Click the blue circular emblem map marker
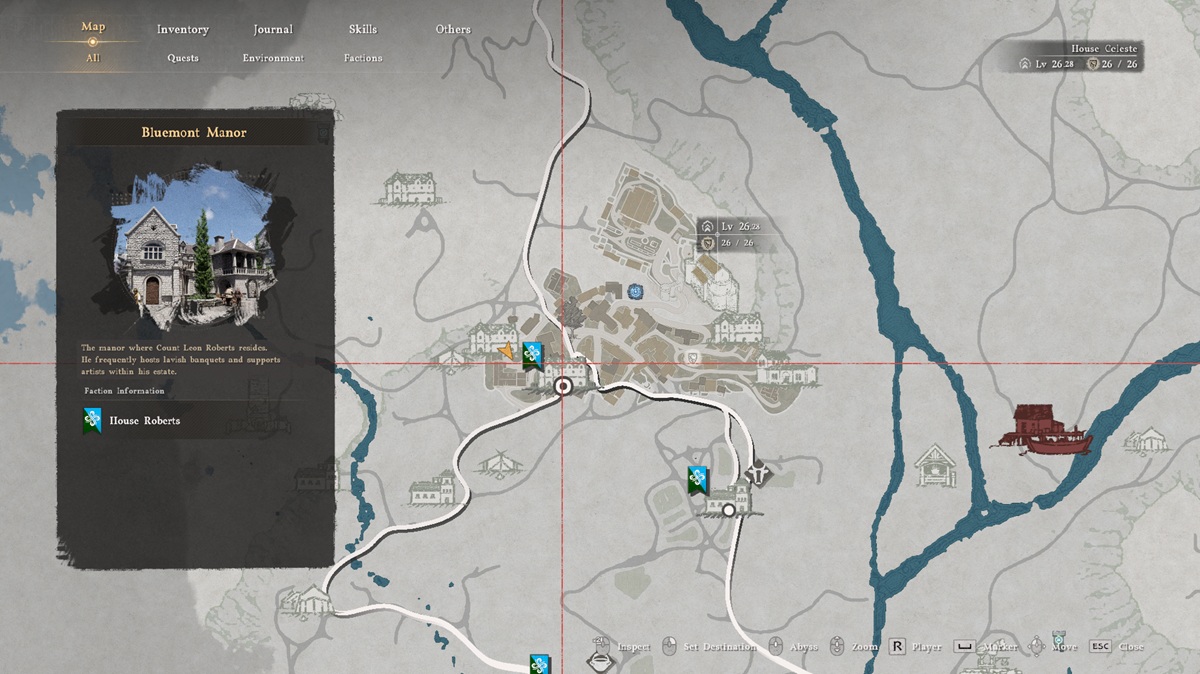Viewport: 1200px width, 674px height. 634,291
